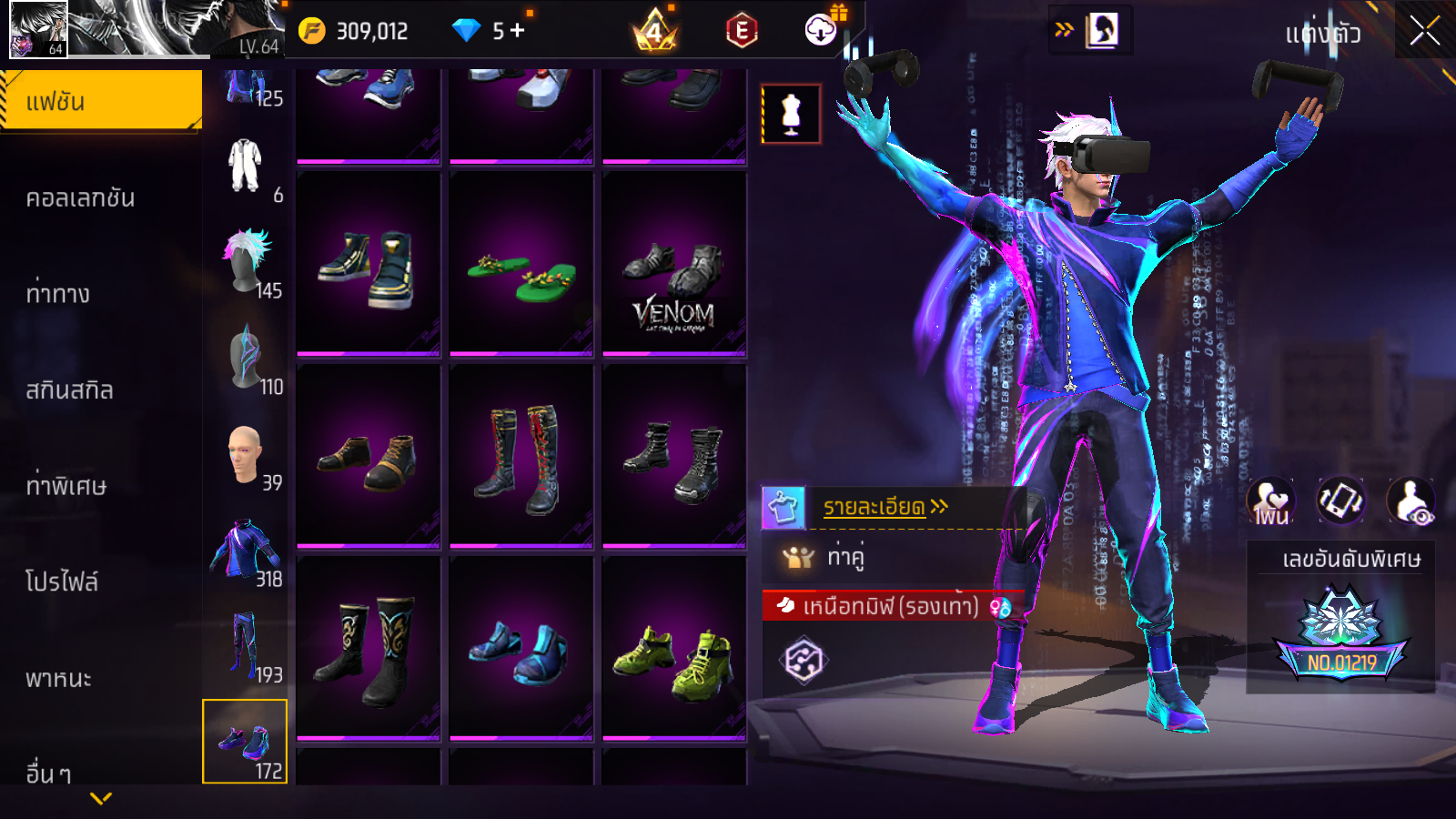Close the wardrobe with the X button
The width and height of the screenshot is (1456, 819).
[1424, 31]
